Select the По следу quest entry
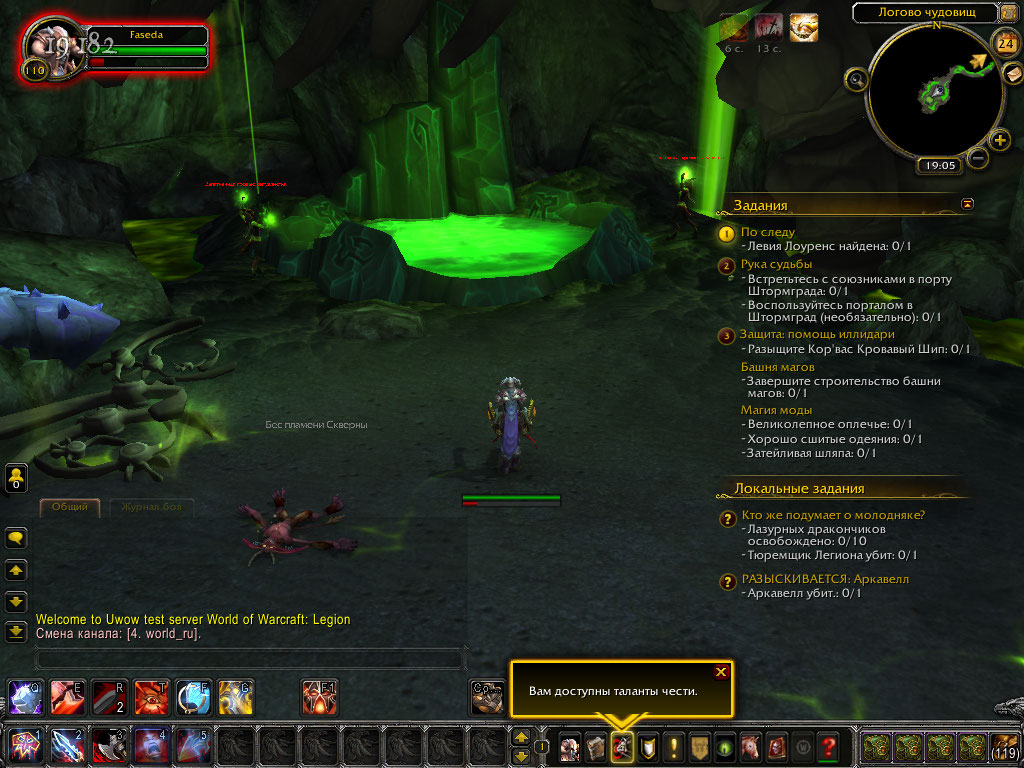Screen dimensions: 1024x768 (x=768, y=232)
